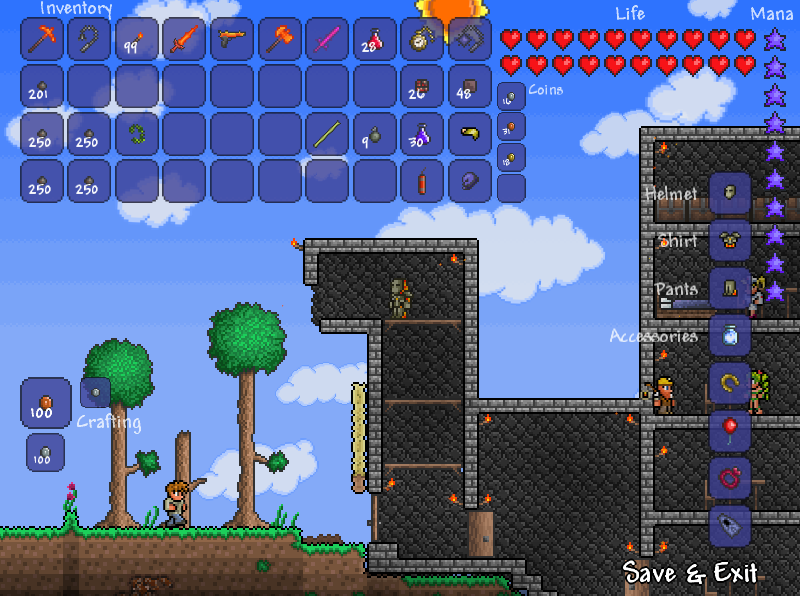Click the equipped pants slot
The image size is (800, 596).
click(730, 288)
